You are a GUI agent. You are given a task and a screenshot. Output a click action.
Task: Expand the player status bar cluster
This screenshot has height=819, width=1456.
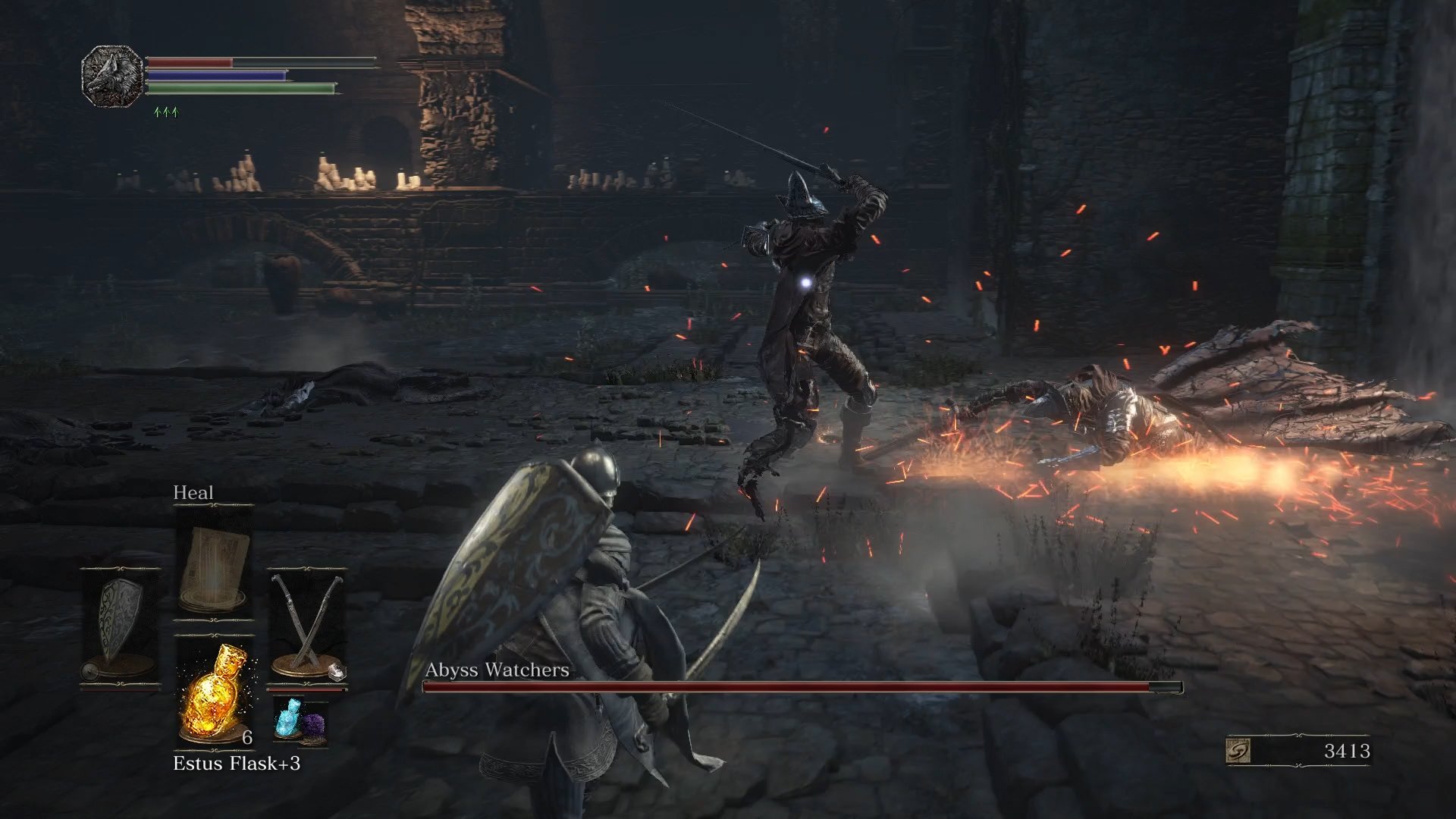tap(227, 76)
